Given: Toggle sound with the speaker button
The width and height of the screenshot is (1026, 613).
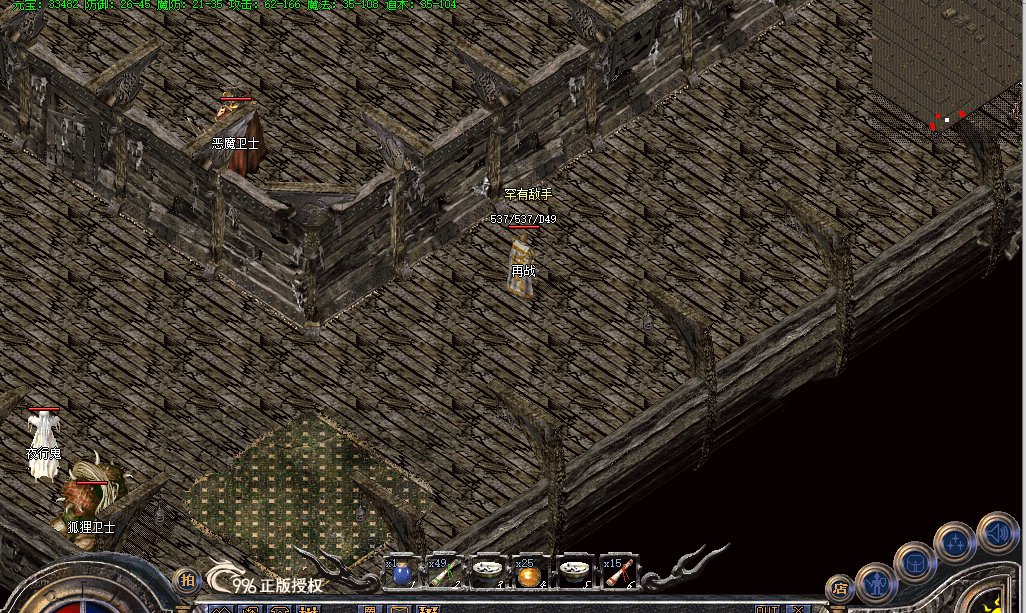Looking at the screenshot, I should click(996, 530).
